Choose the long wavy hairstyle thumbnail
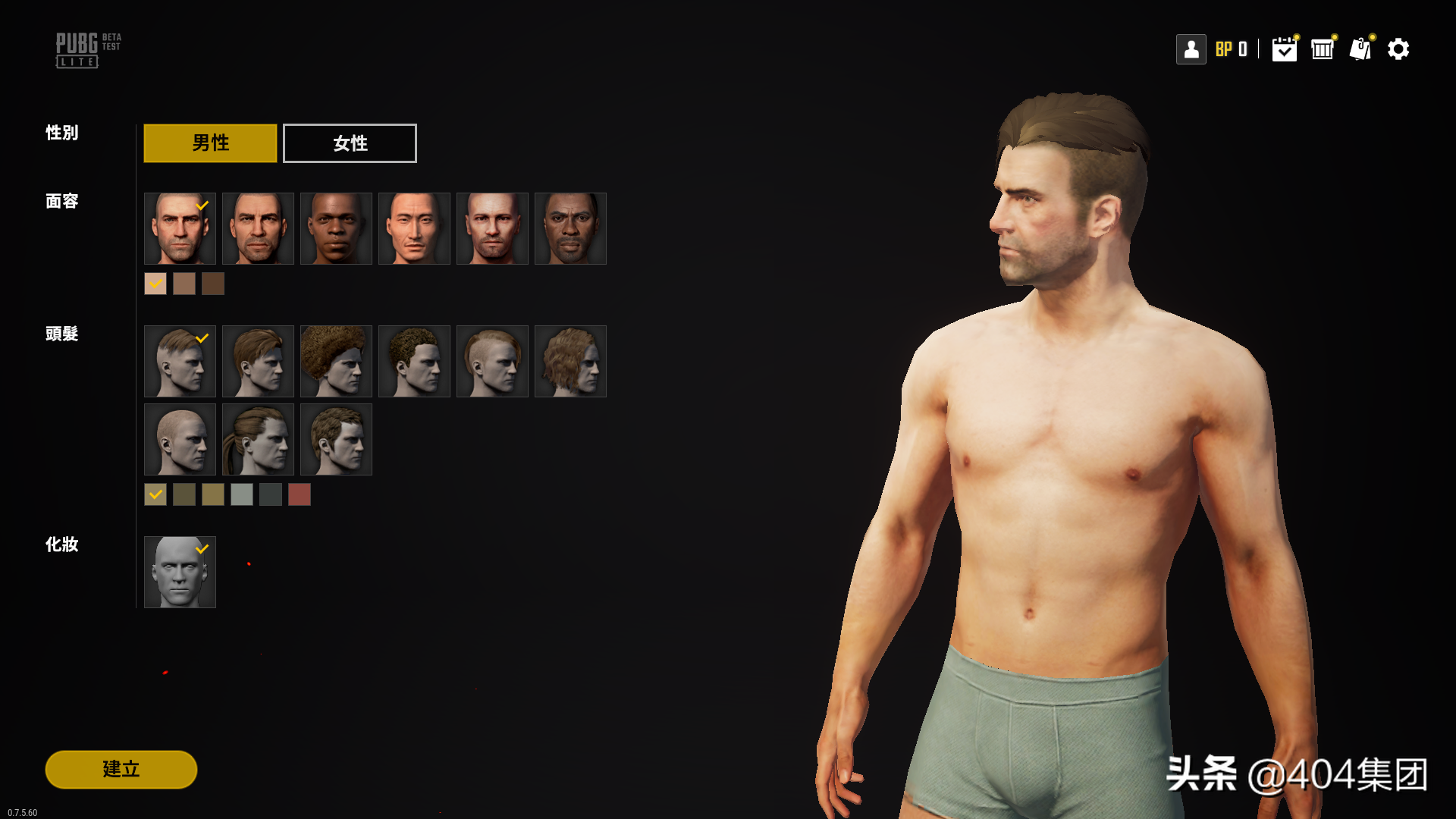 570,361
